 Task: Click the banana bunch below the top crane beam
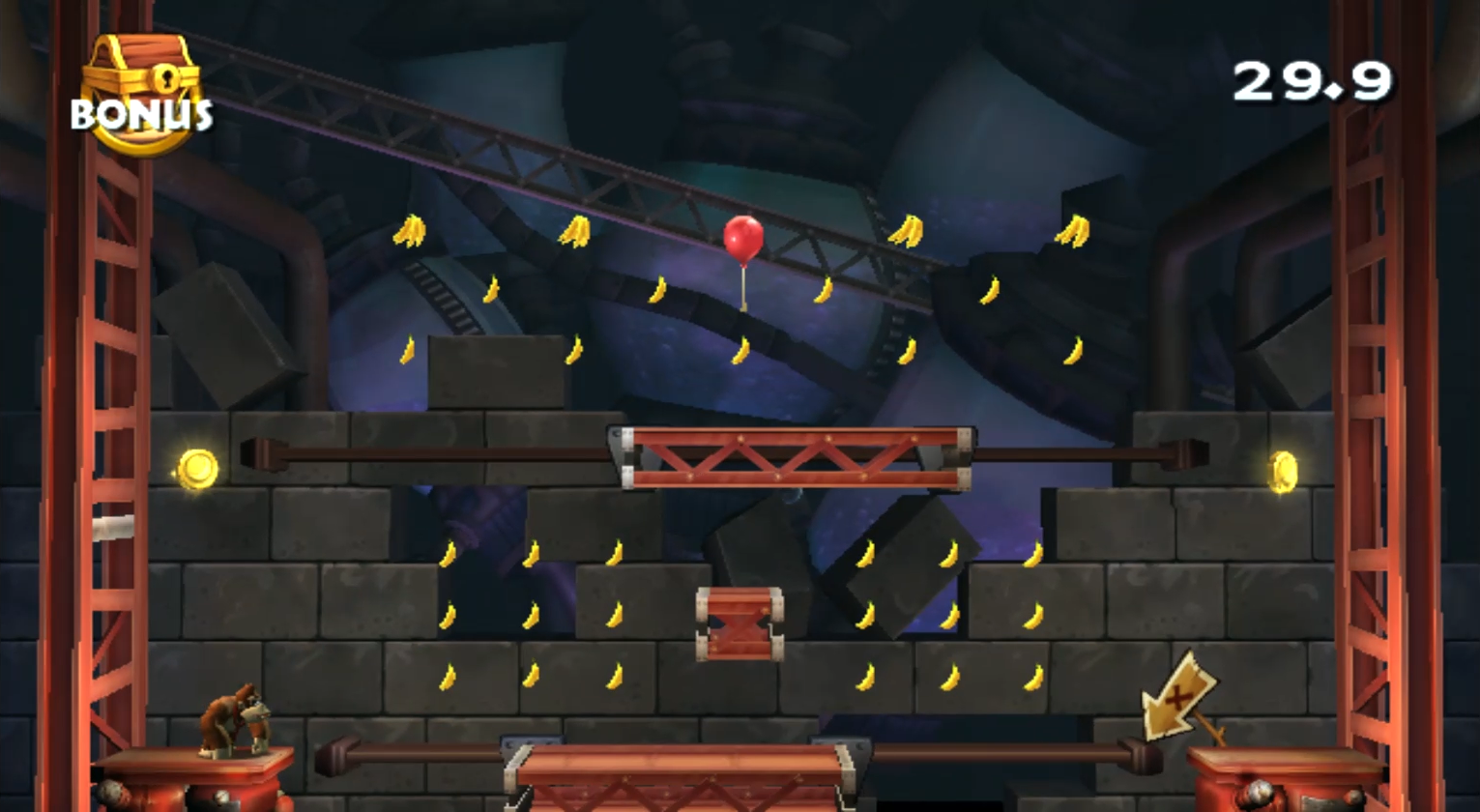pos(410,229)
